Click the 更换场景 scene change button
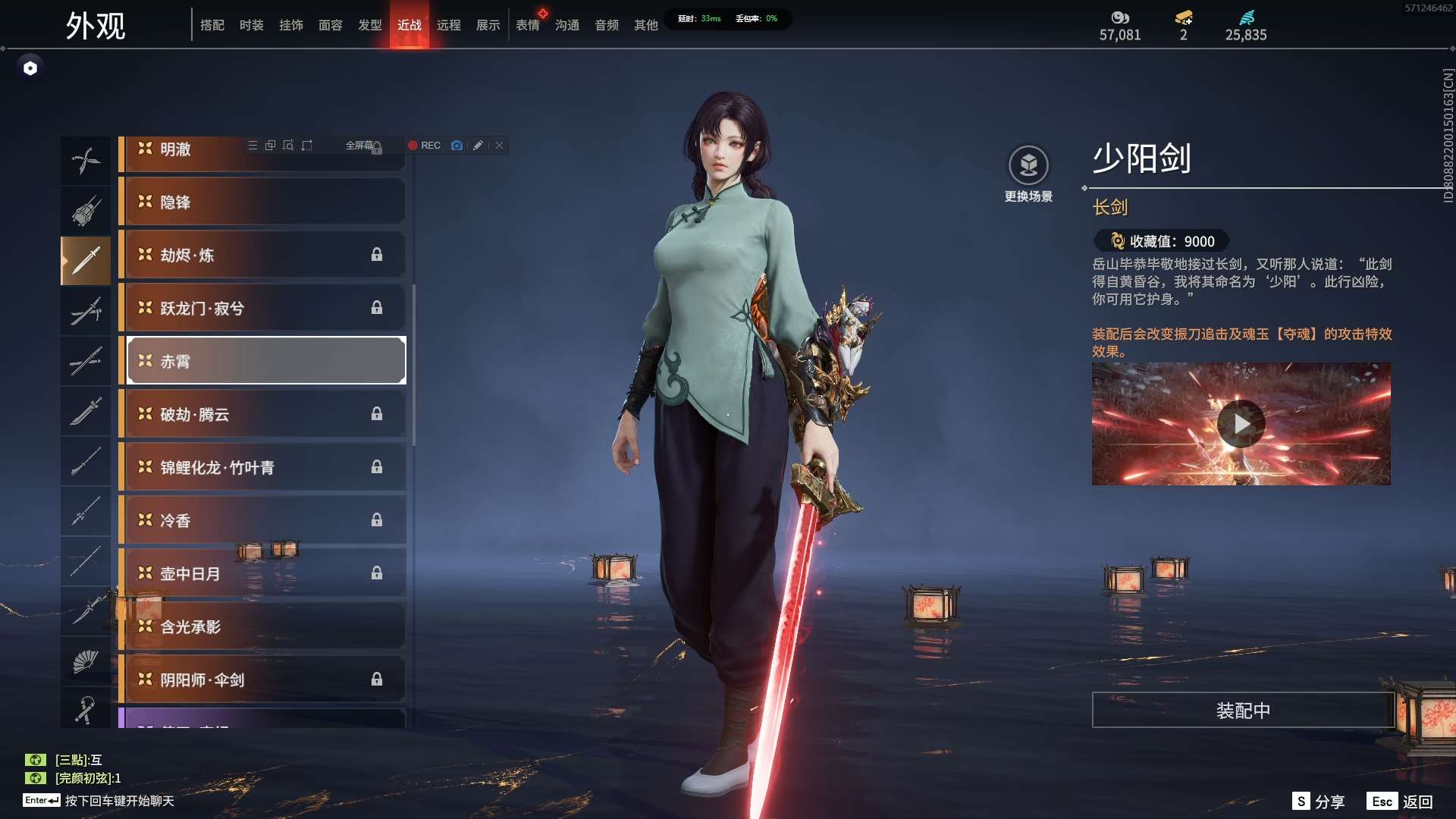The height and width of the screenshot is (819, 1456). (x=1028, y=173)
